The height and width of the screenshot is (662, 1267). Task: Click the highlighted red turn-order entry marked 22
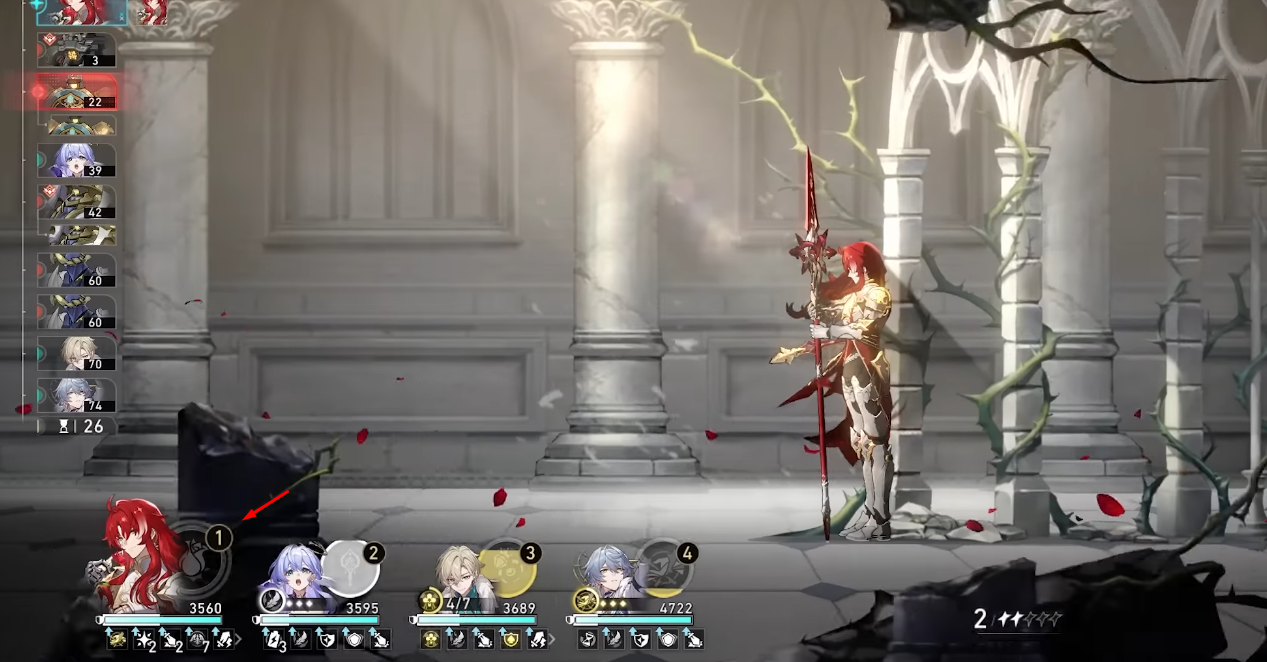pos(77,93)
